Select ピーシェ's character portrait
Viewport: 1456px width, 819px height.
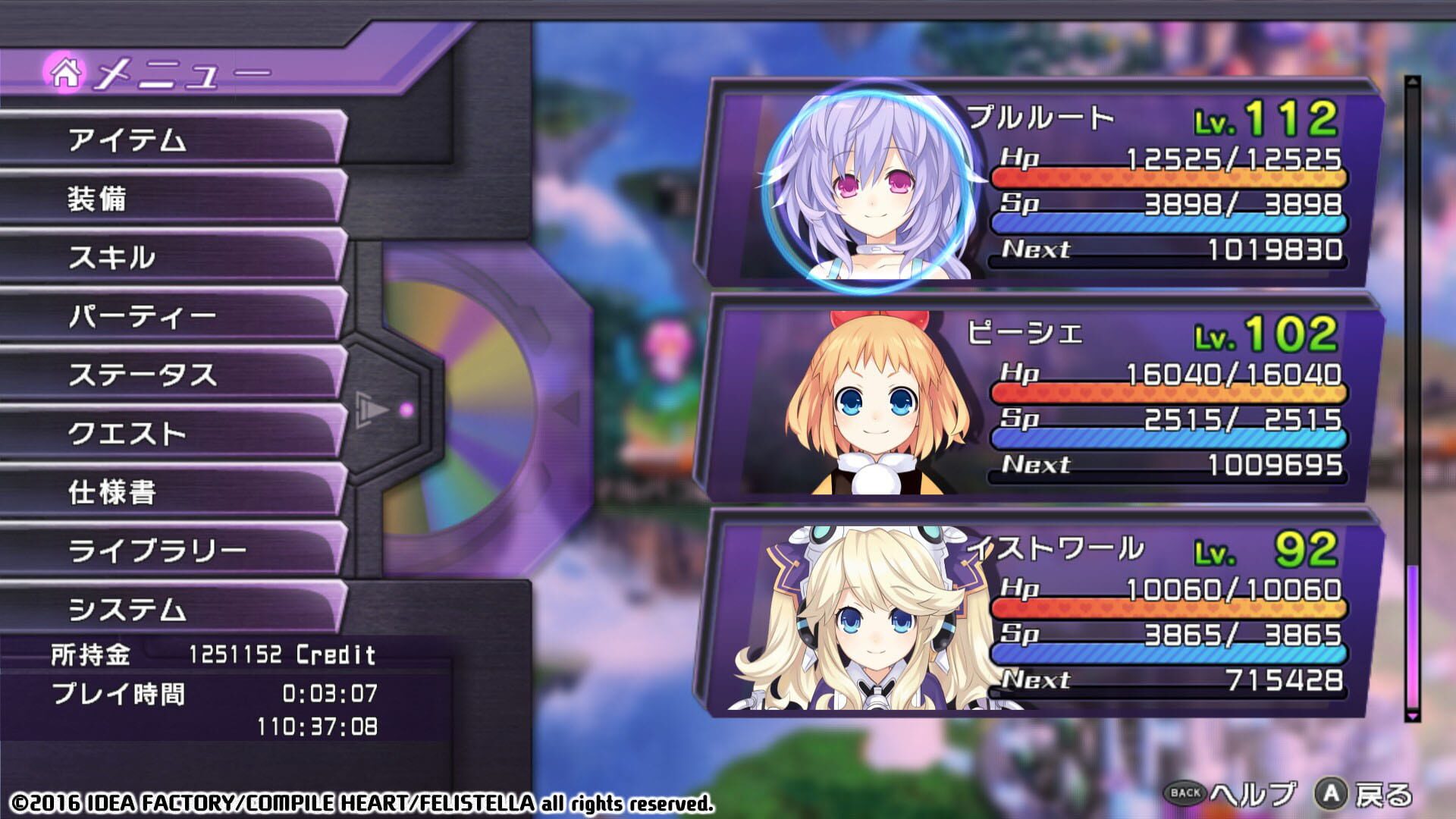tap(872, 402)
